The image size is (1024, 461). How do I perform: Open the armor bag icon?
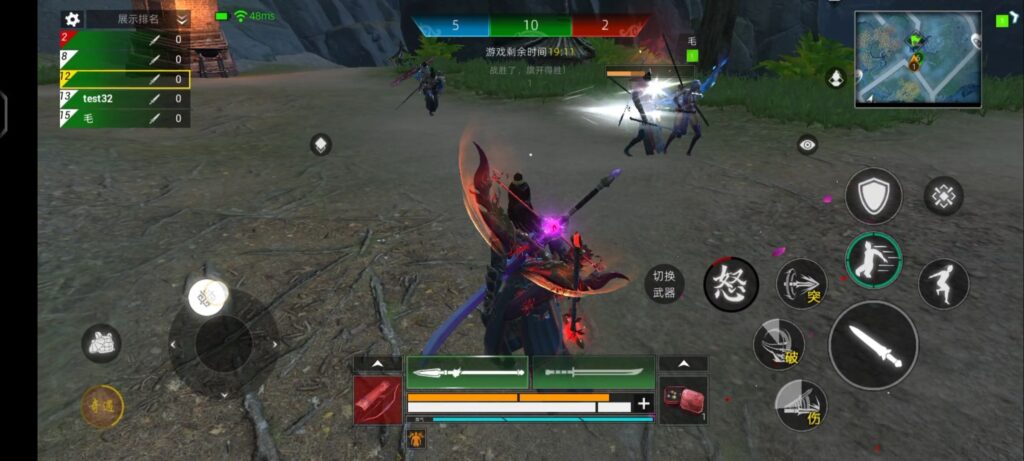tap(102, 343)
